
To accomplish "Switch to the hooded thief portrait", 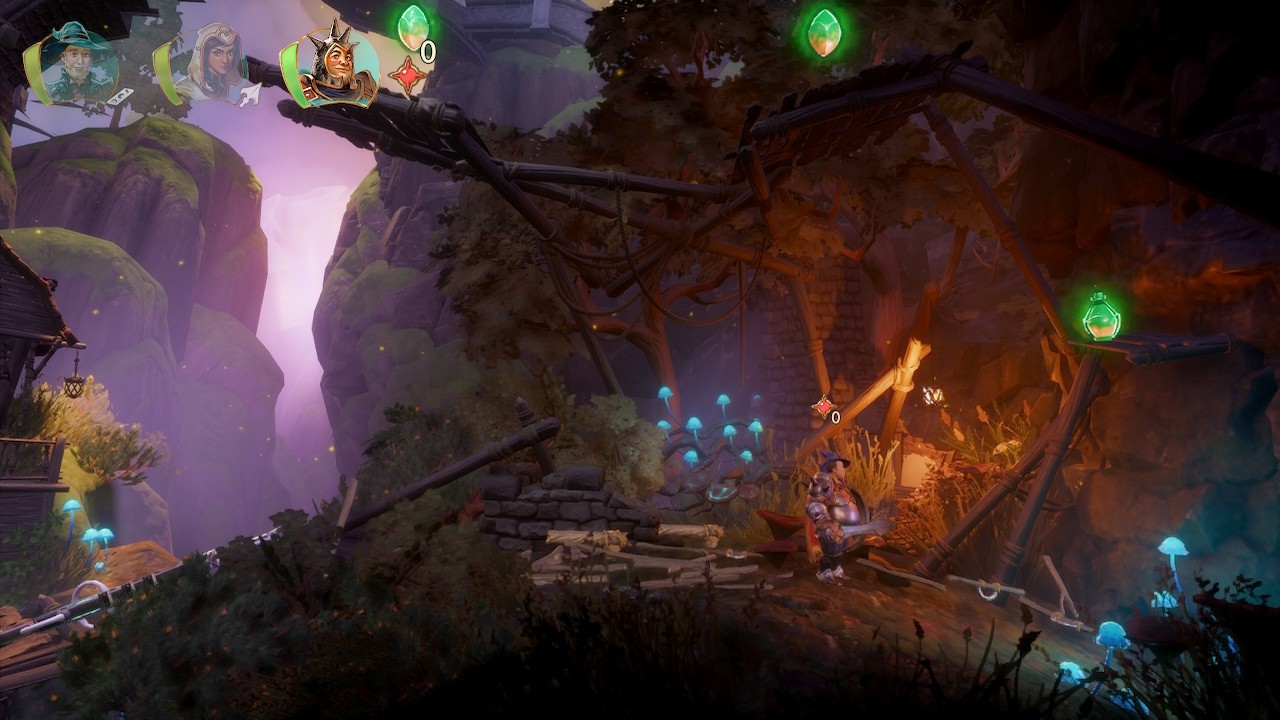I will click(x=212, y=64).
